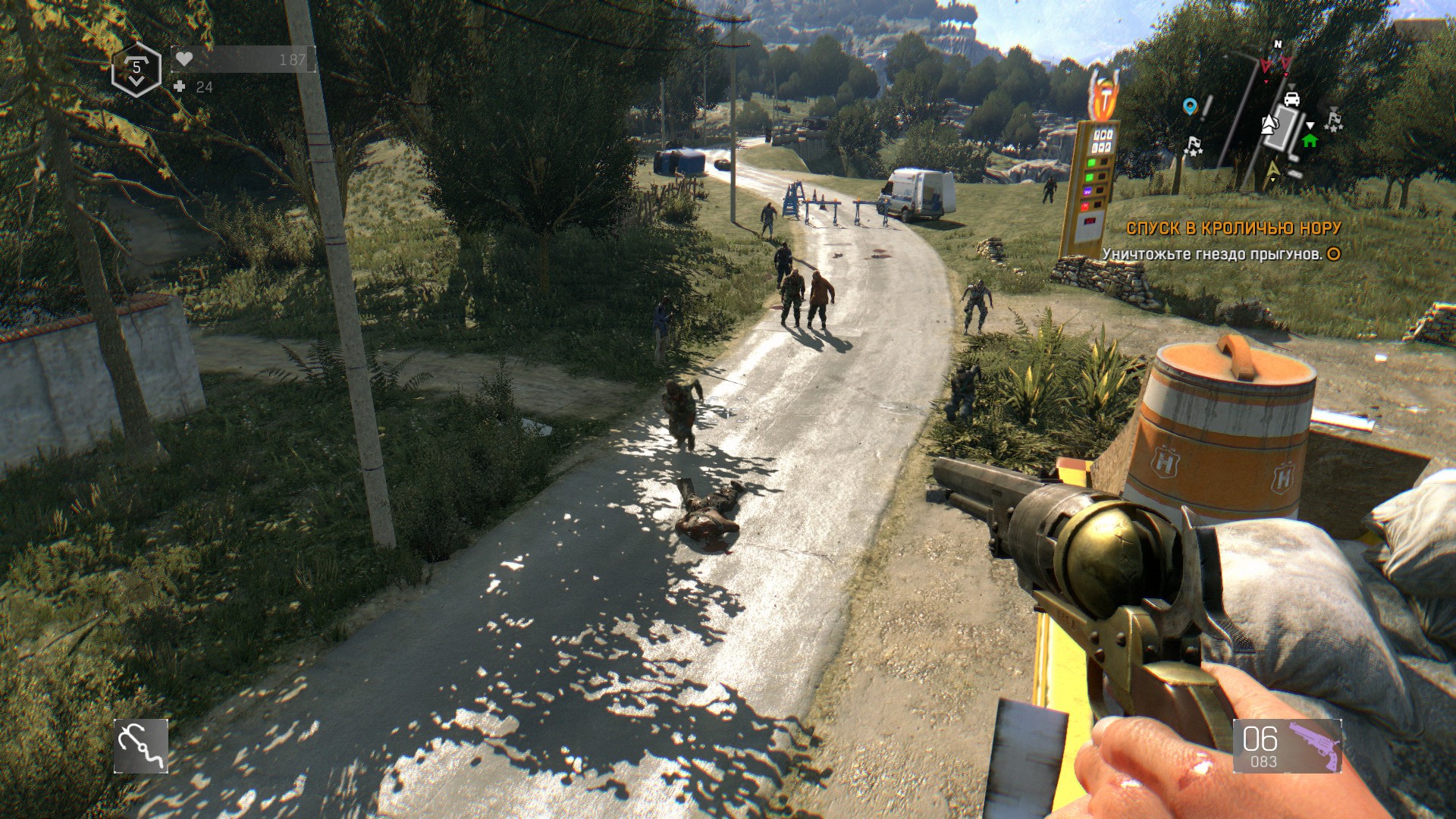This screenshot has width=1456, height=819.
Task: Click the flag-with-stars challenge marker on minimap
Action: pos(1334,122)
